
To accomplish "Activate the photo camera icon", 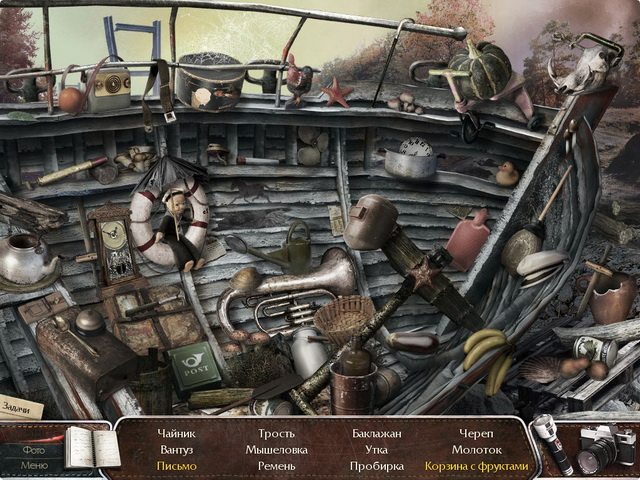I will 603,446.
